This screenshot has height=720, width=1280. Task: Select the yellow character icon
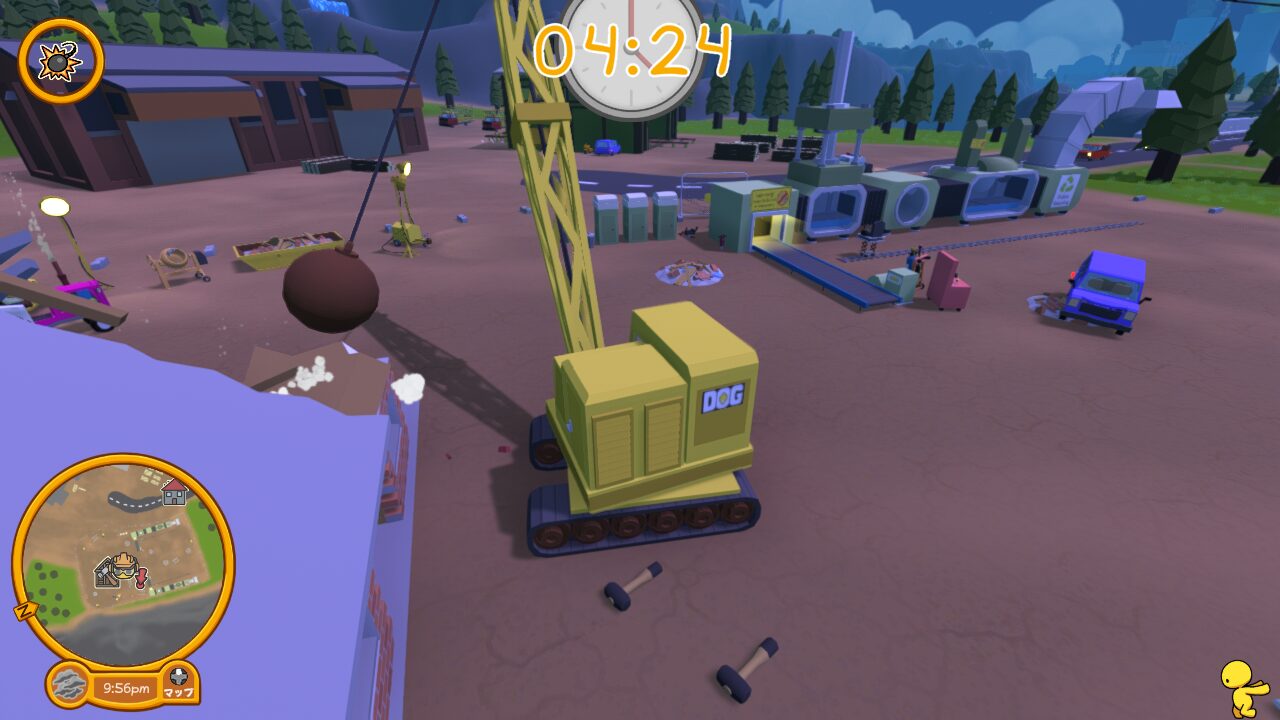(x=1243, y=686)
